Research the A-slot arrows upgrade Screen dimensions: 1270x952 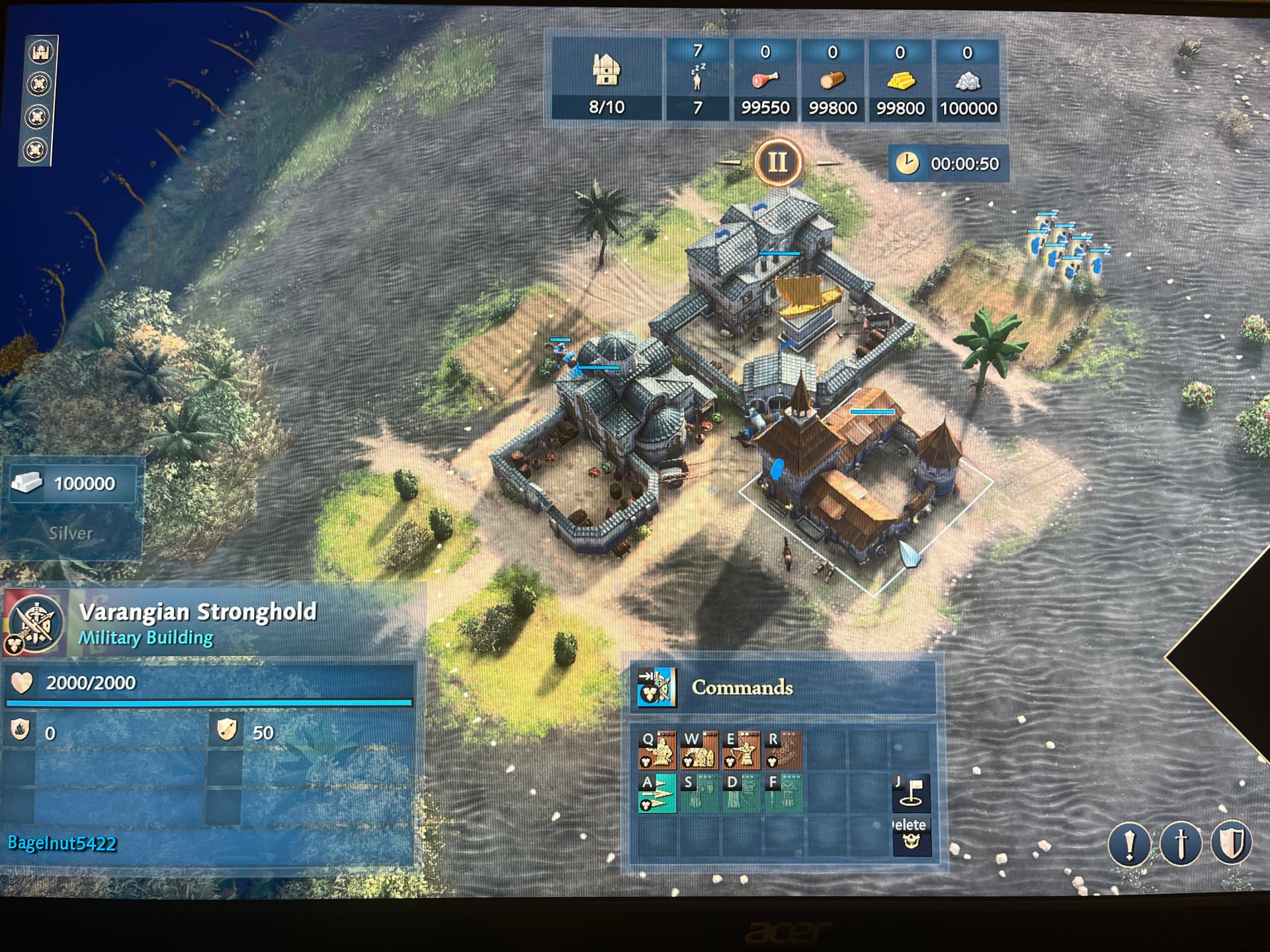(x=657, y=793)
